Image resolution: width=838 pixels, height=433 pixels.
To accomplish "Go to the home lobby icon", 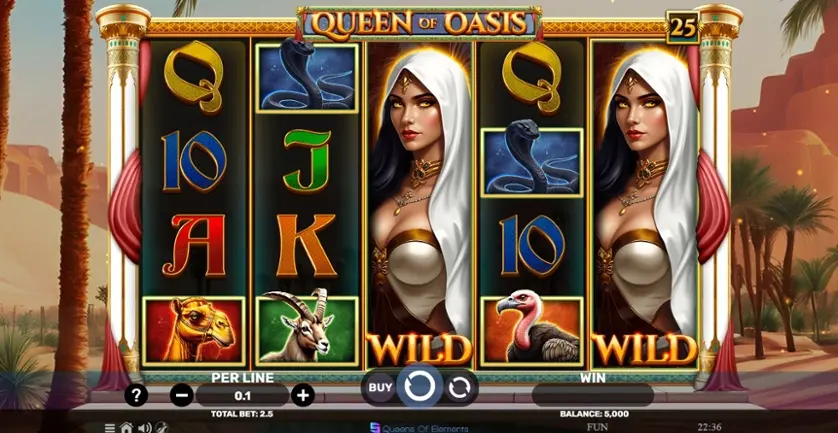I will tap(127, 427).
